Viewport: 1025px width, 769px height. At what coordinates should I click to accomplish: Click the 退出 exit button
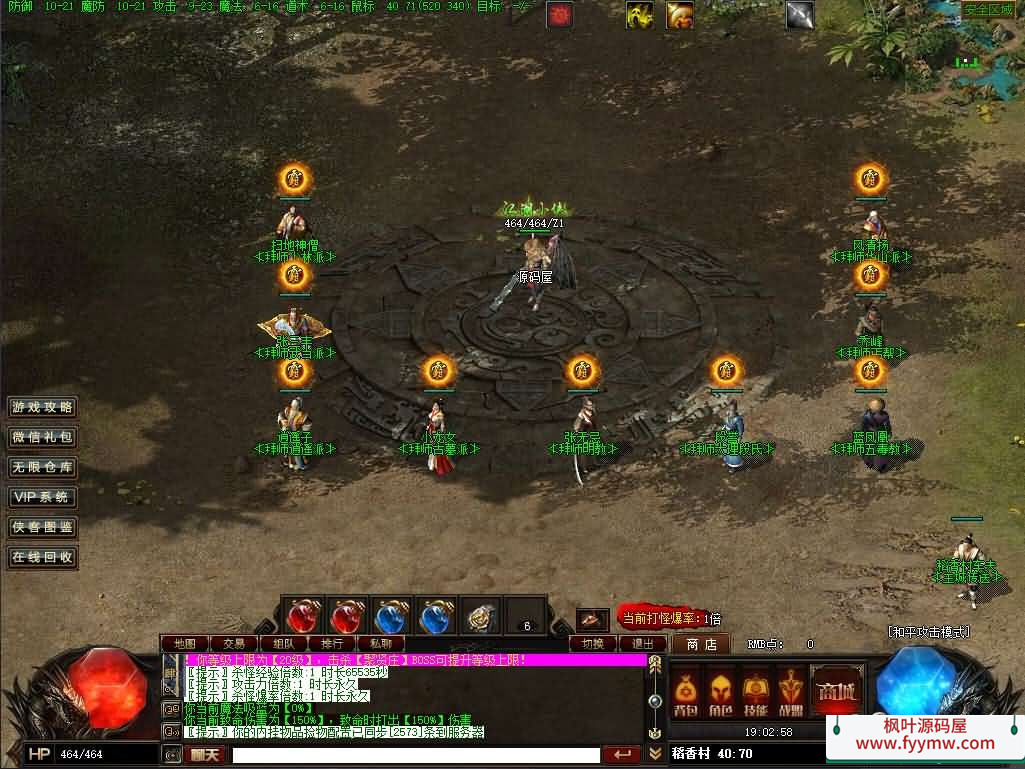point(643,644)
